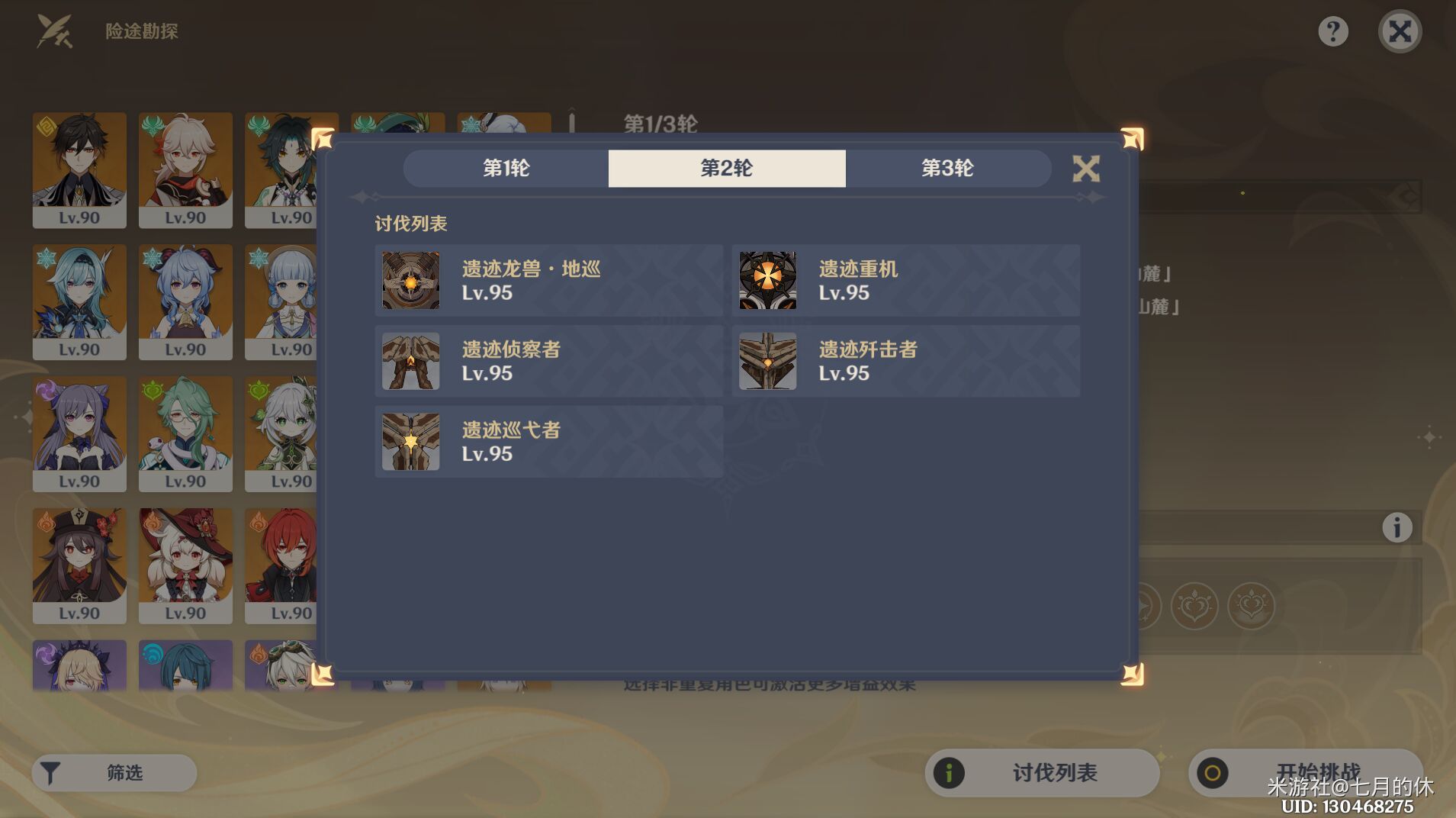Image resolution: width=1456 pixels, height=818 pixels.
Task: Click the help question mark icon
Action: 1332,31
